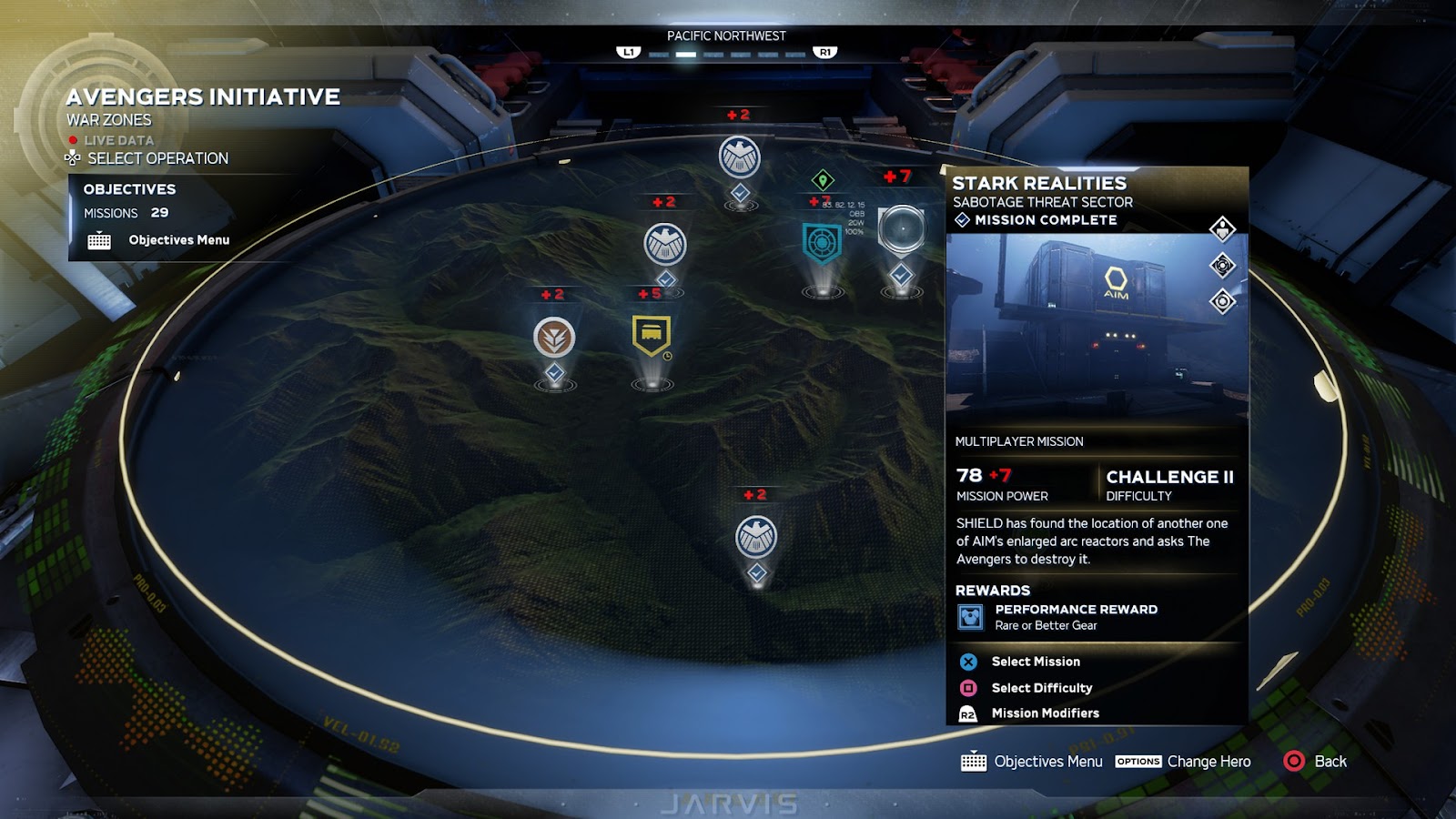
Task: Click the highlighted circular Stark Realities marker
Action: [x=901, y=229]
